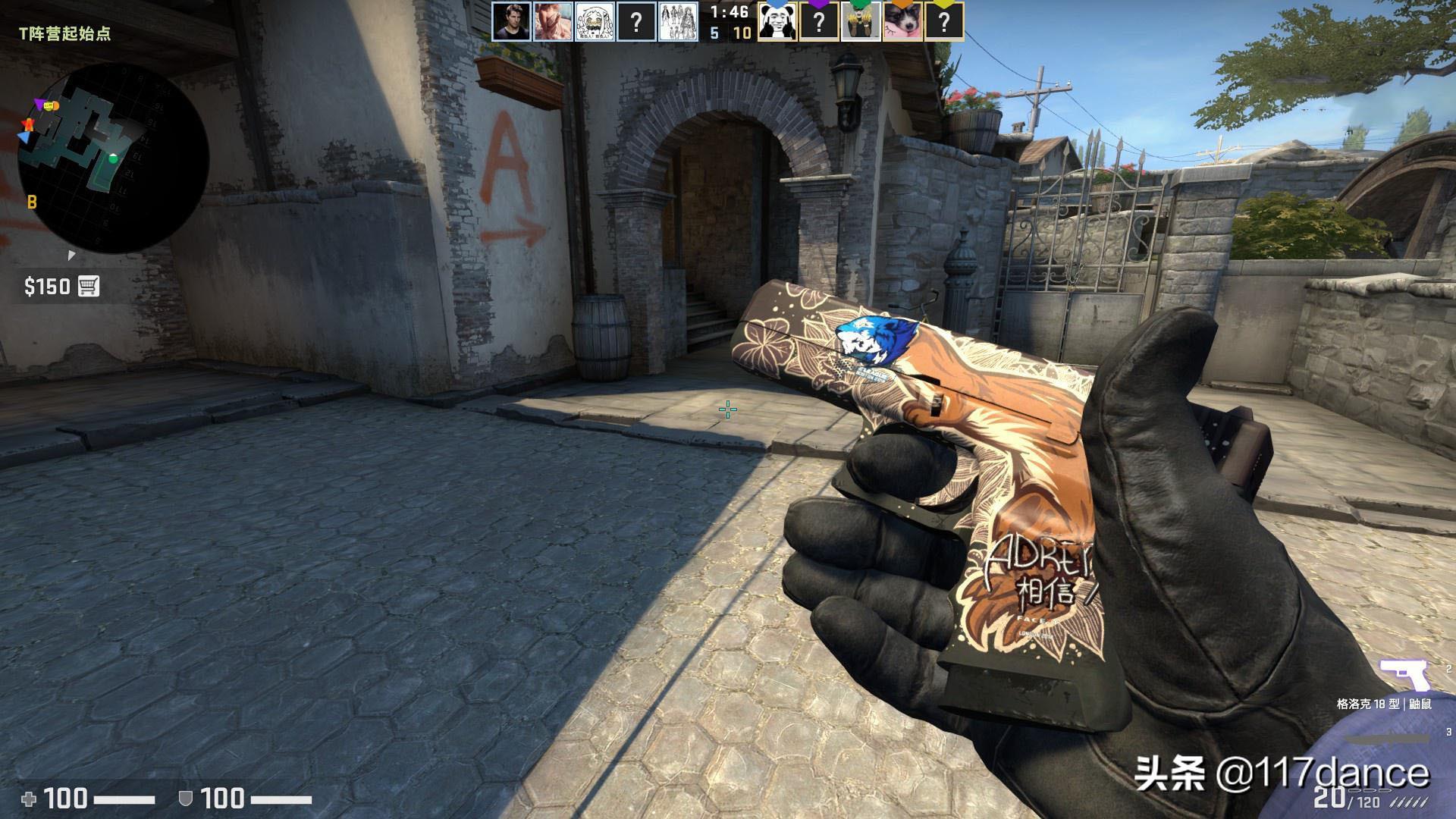Click the avatar with the green marker

click(860, 22)
